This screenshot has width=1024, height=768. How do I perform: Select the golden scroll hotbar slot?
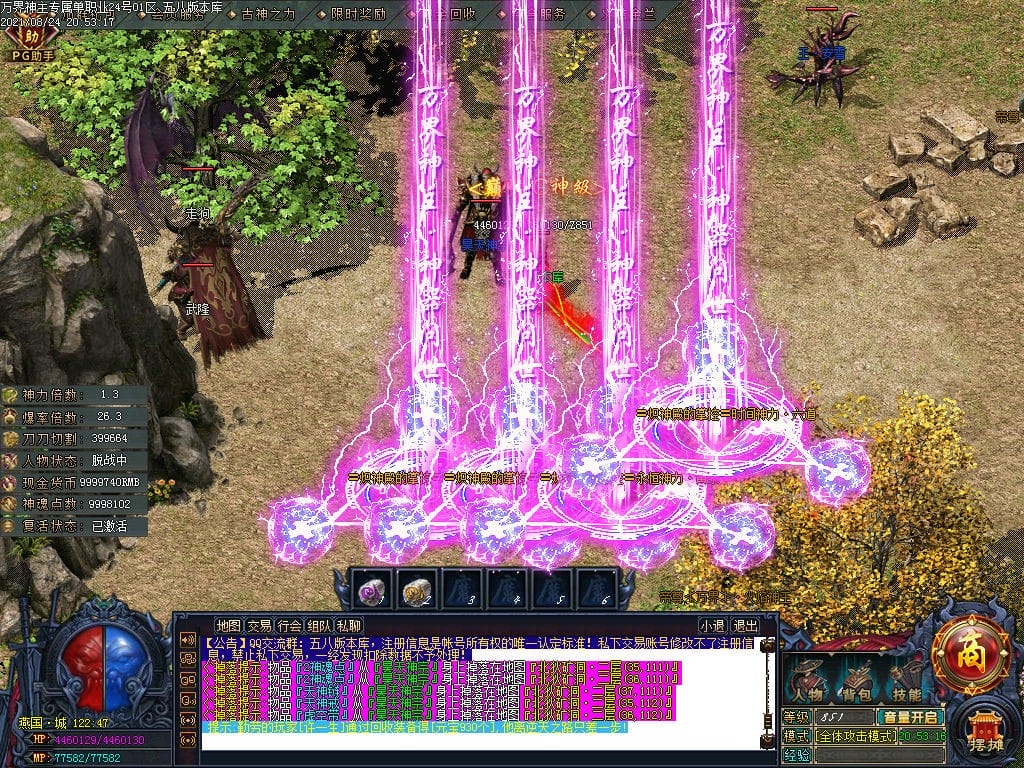click(x=418, y=592)
